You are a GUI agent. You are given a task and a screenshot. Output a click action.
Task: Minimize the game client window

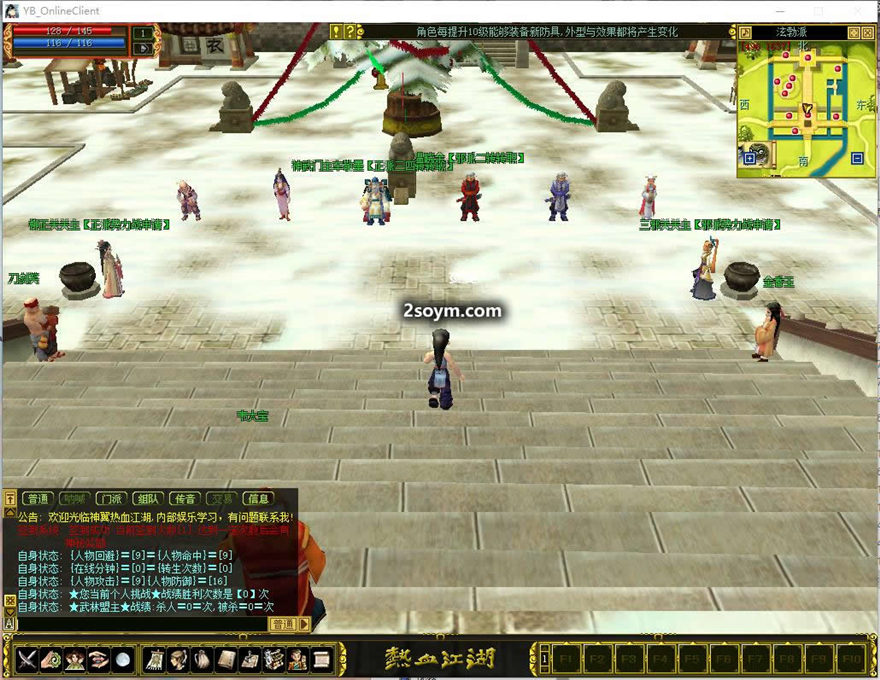point(779,10)
